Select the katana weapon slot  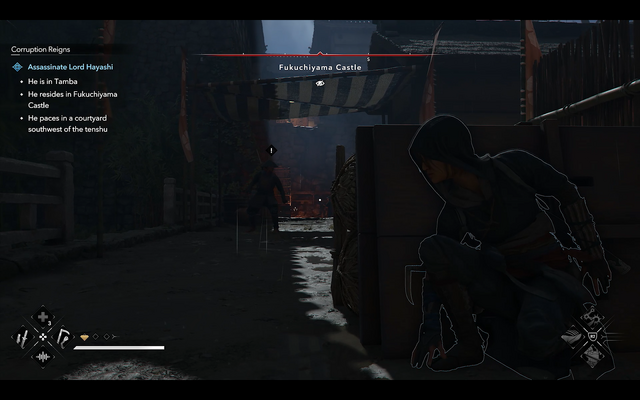pos(24,337)
